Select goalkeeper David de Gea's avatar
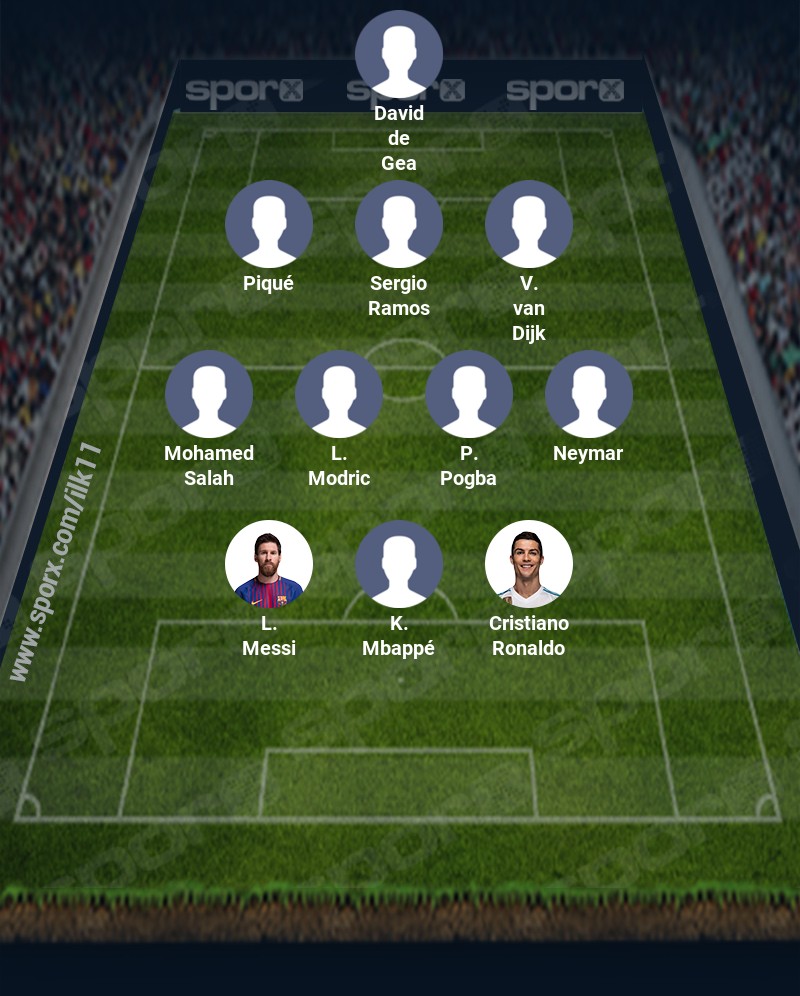The height and width of the screenshot is (996, 800). [x=399, y=54]
